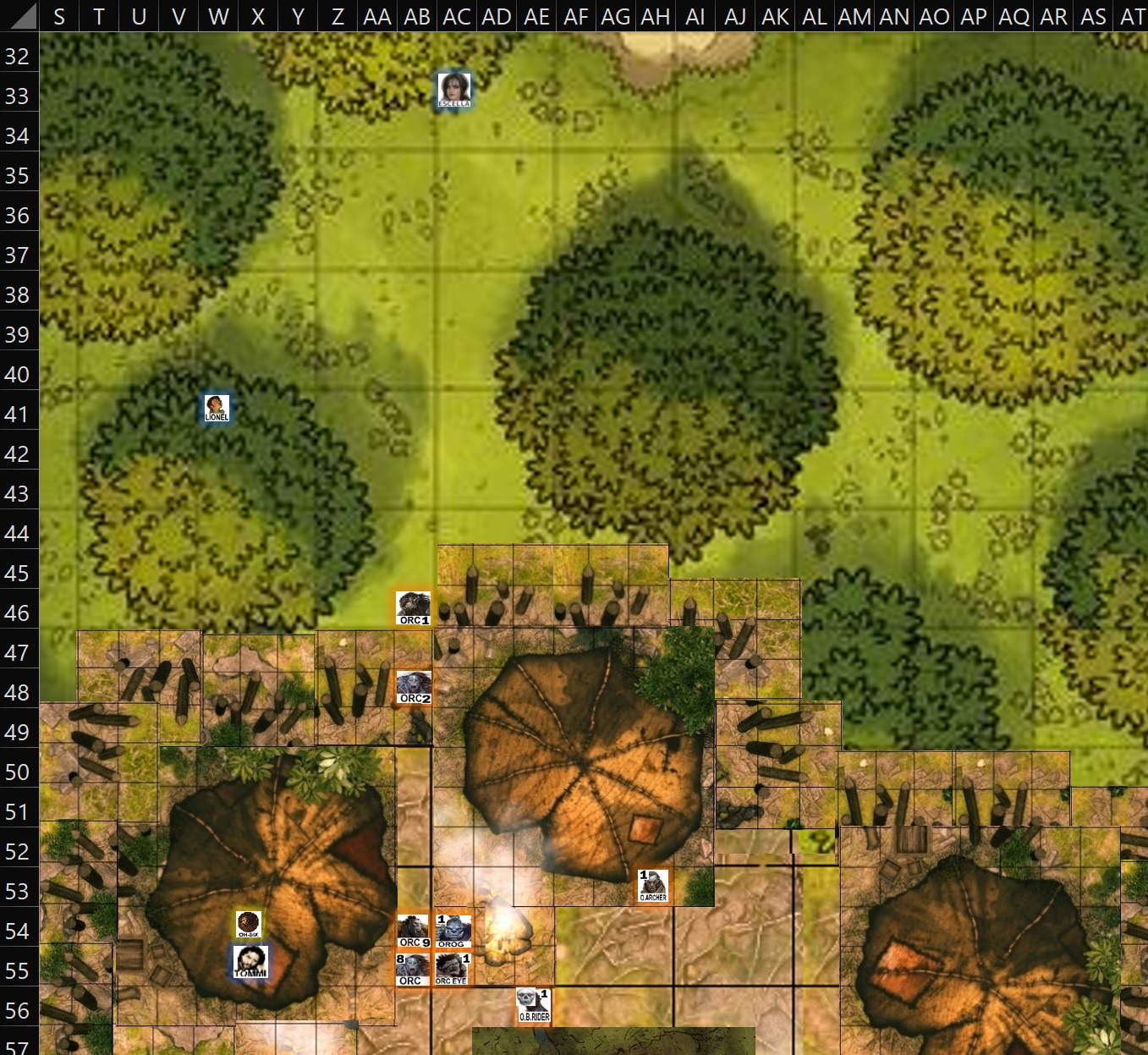Click the LIONEL token in the forest
Viewport: 1148px width, 1055px height.
point(217,408)
